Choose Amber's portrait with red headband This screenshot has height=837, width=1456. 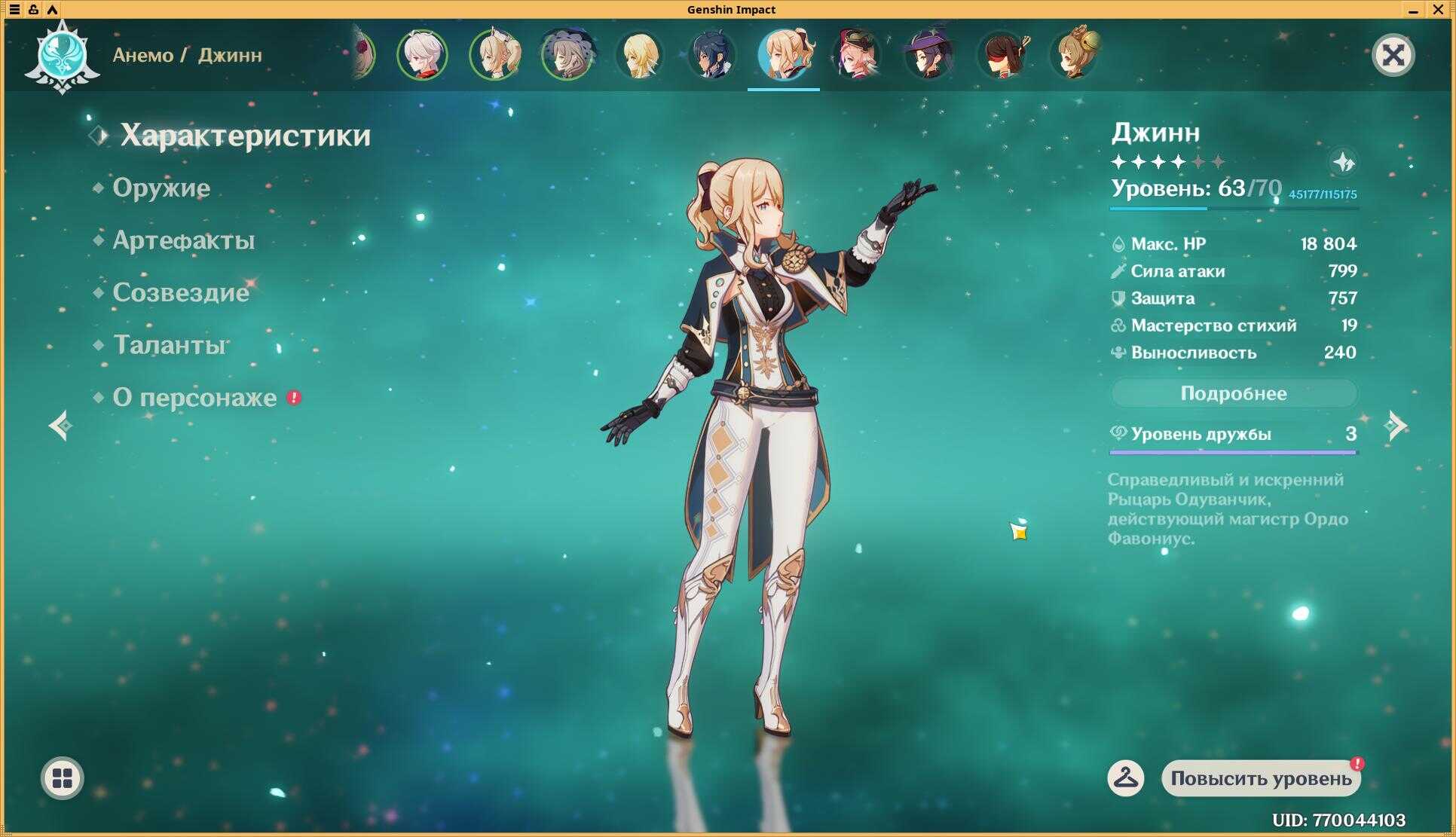(x=1002, y=55)
